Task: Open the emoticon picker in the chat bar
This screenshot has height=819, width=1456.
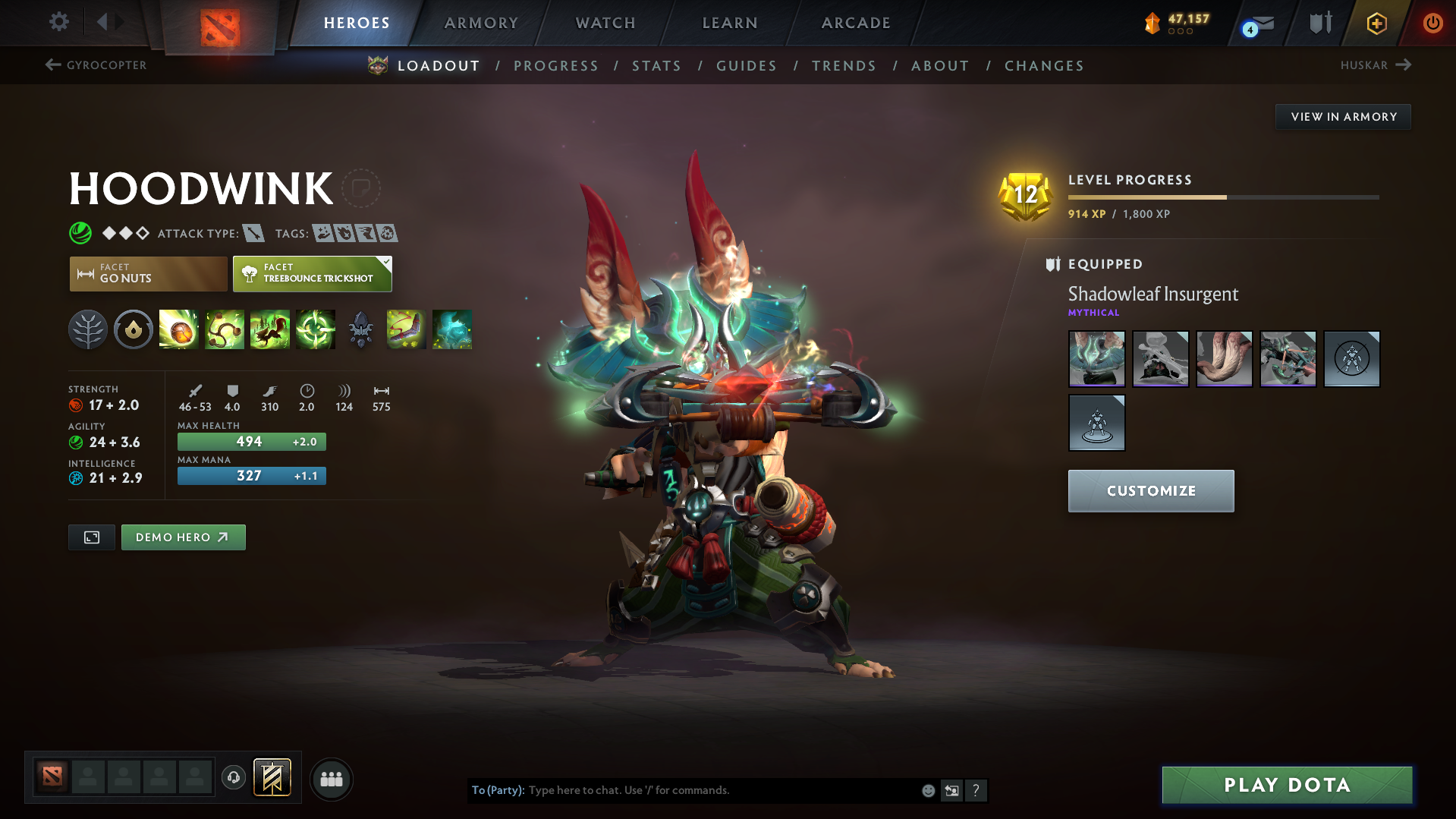Action: [927, 790]
